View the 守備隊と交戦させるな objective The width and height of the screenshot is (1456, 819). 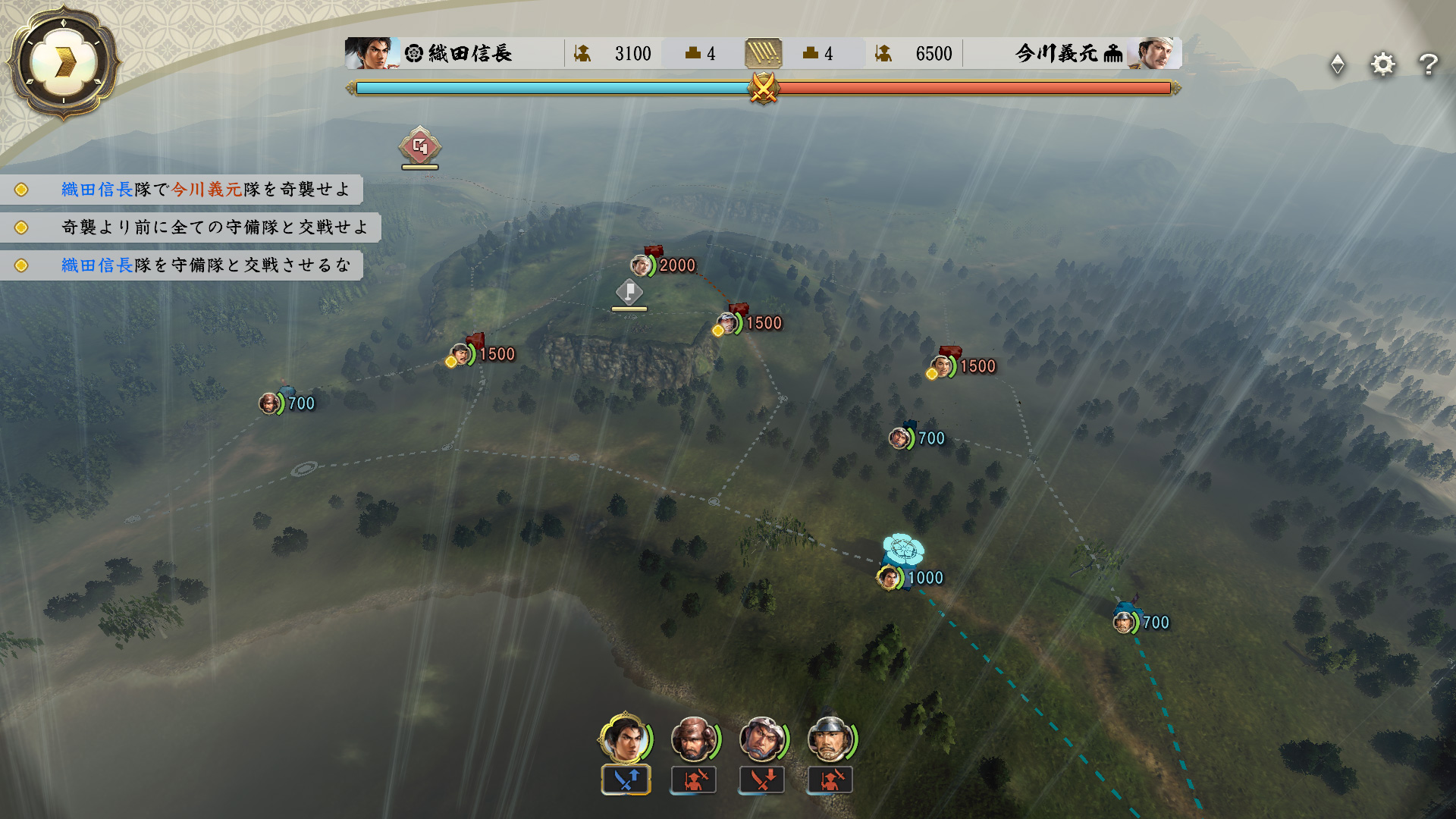[x=205, y=265]
